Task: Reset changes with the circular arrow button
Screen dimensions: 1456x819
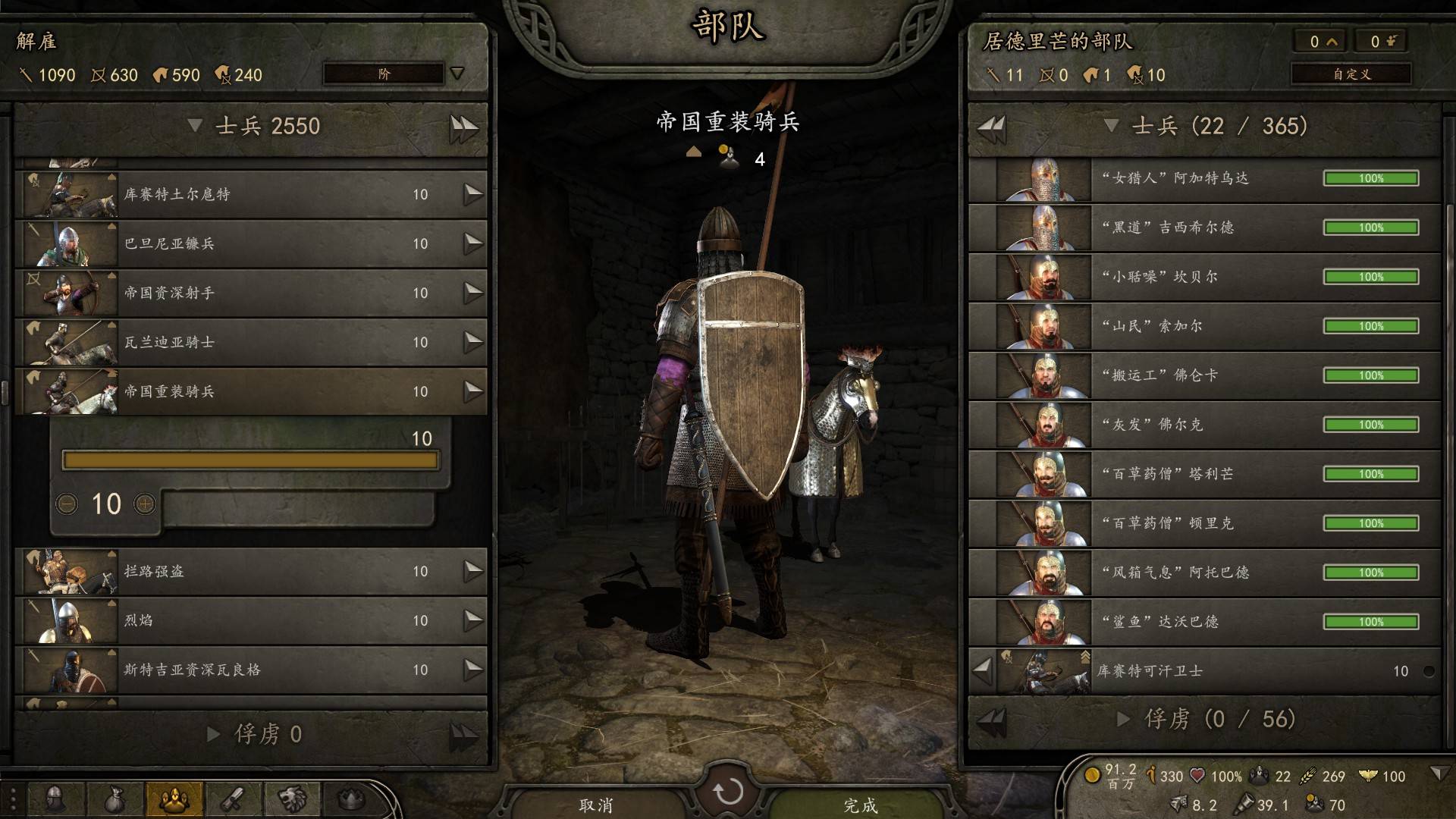Action: pos(728,792)
